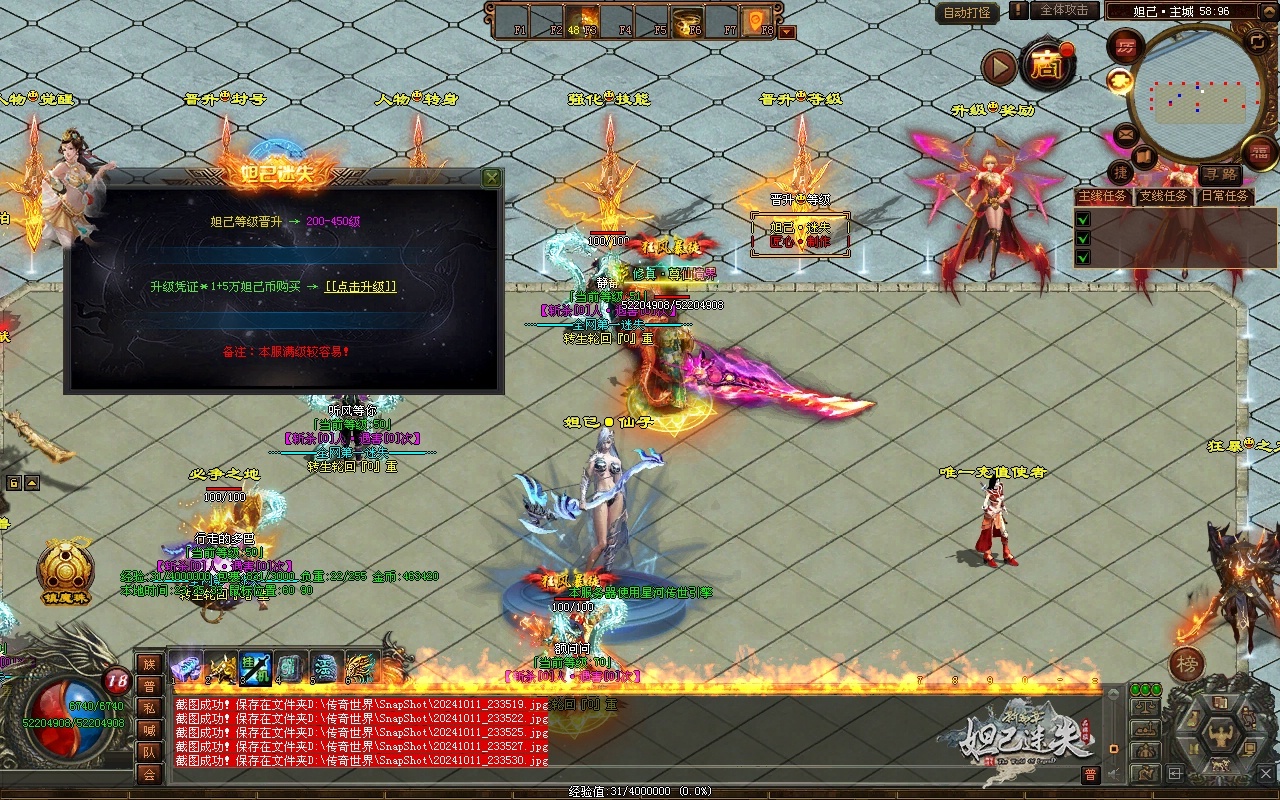Toggle 自动打怪 auto-fight button
Viewport: 1280px width, 800px height.
click(968, 12)
